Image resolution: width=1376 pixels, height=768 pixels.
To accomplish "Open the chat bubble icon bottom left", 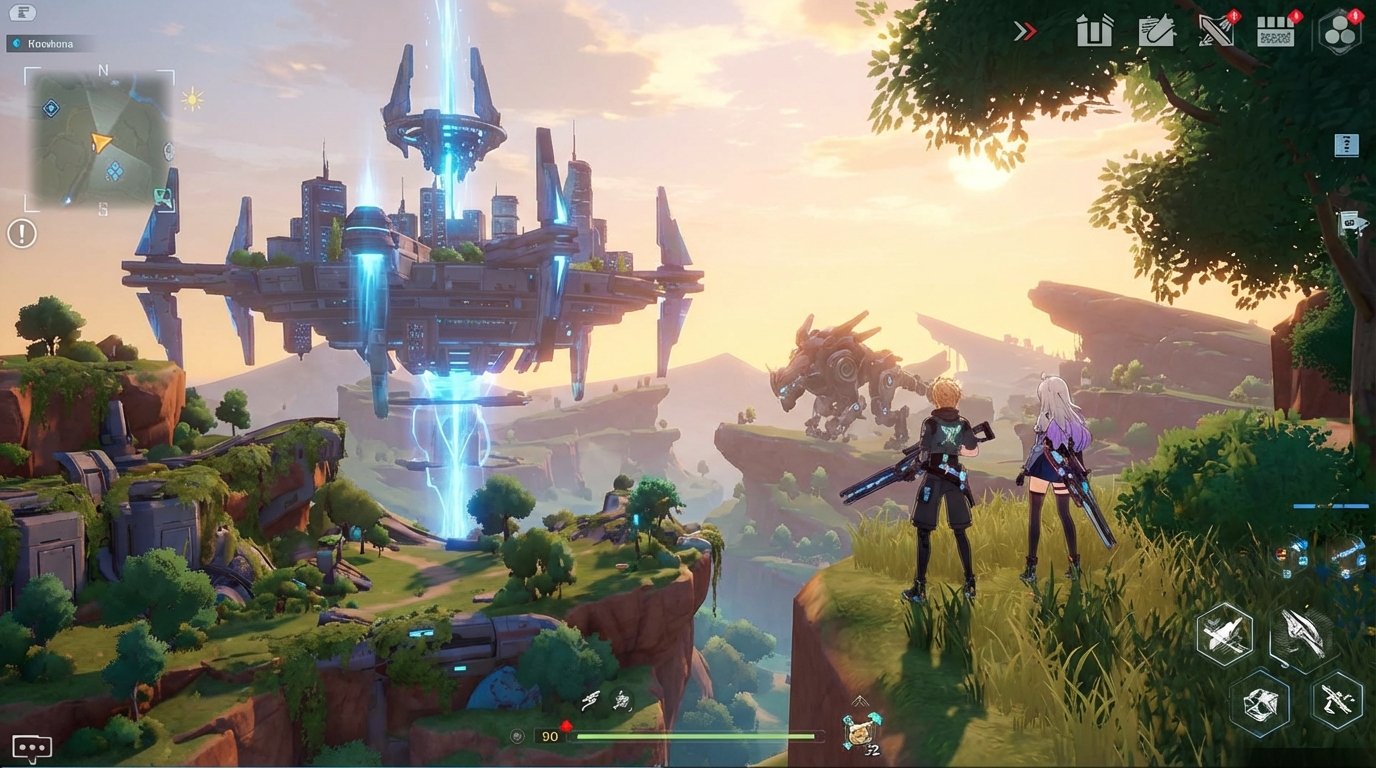I will click(x=33, y=745).
